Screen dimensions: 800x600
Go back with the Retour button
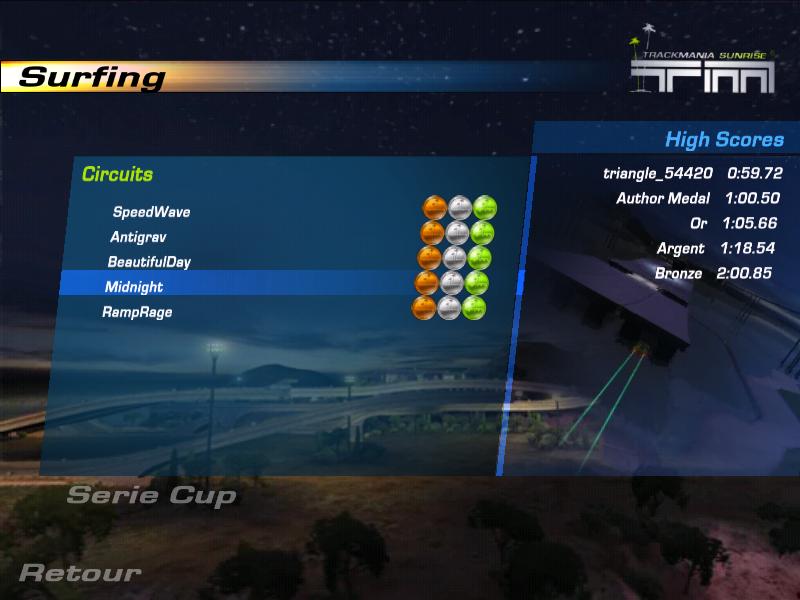[80, 573]
